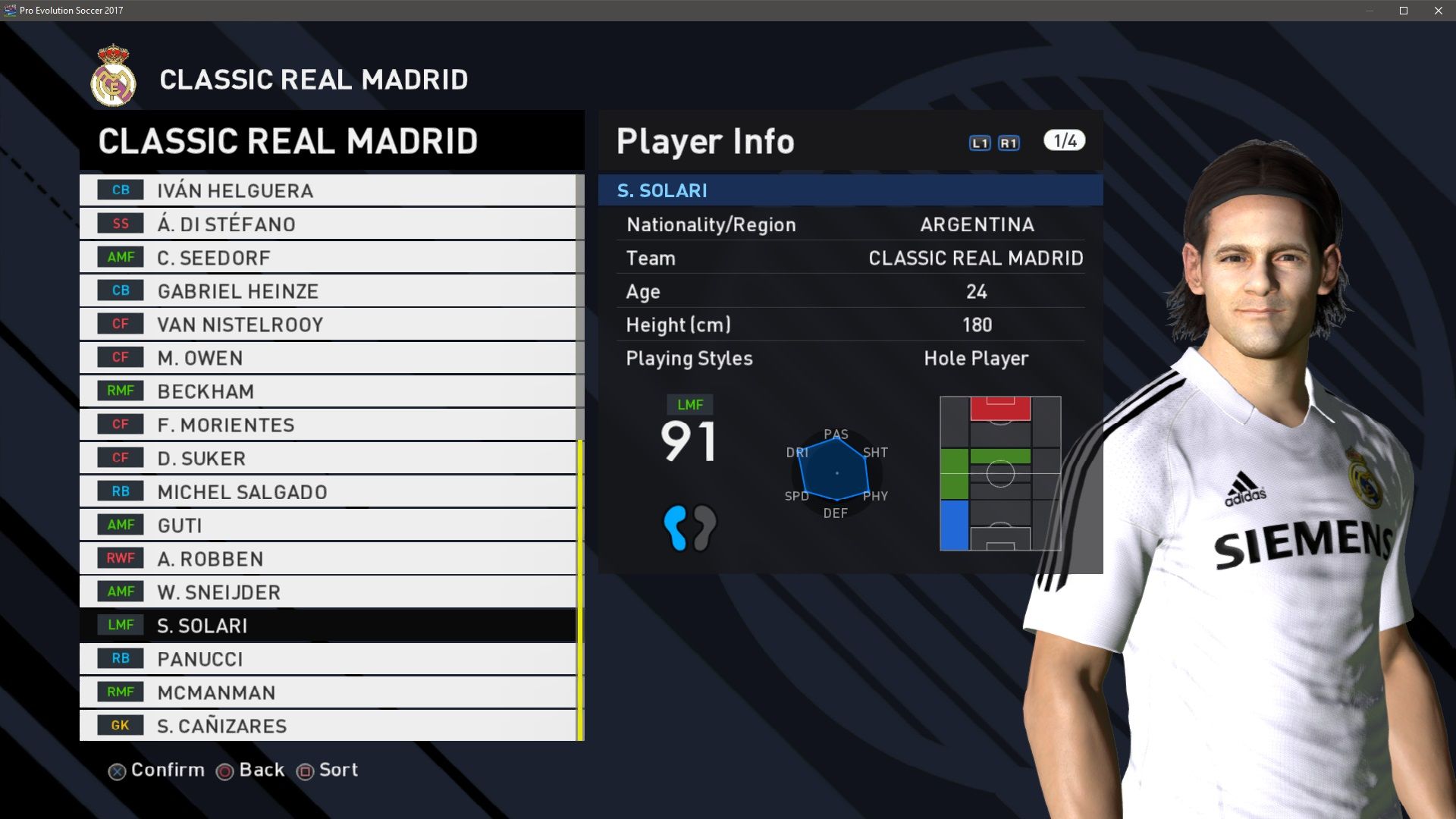Select McManaman in the player list
The height and width of the screenshot is (819, 1456).
coord(328,692)
